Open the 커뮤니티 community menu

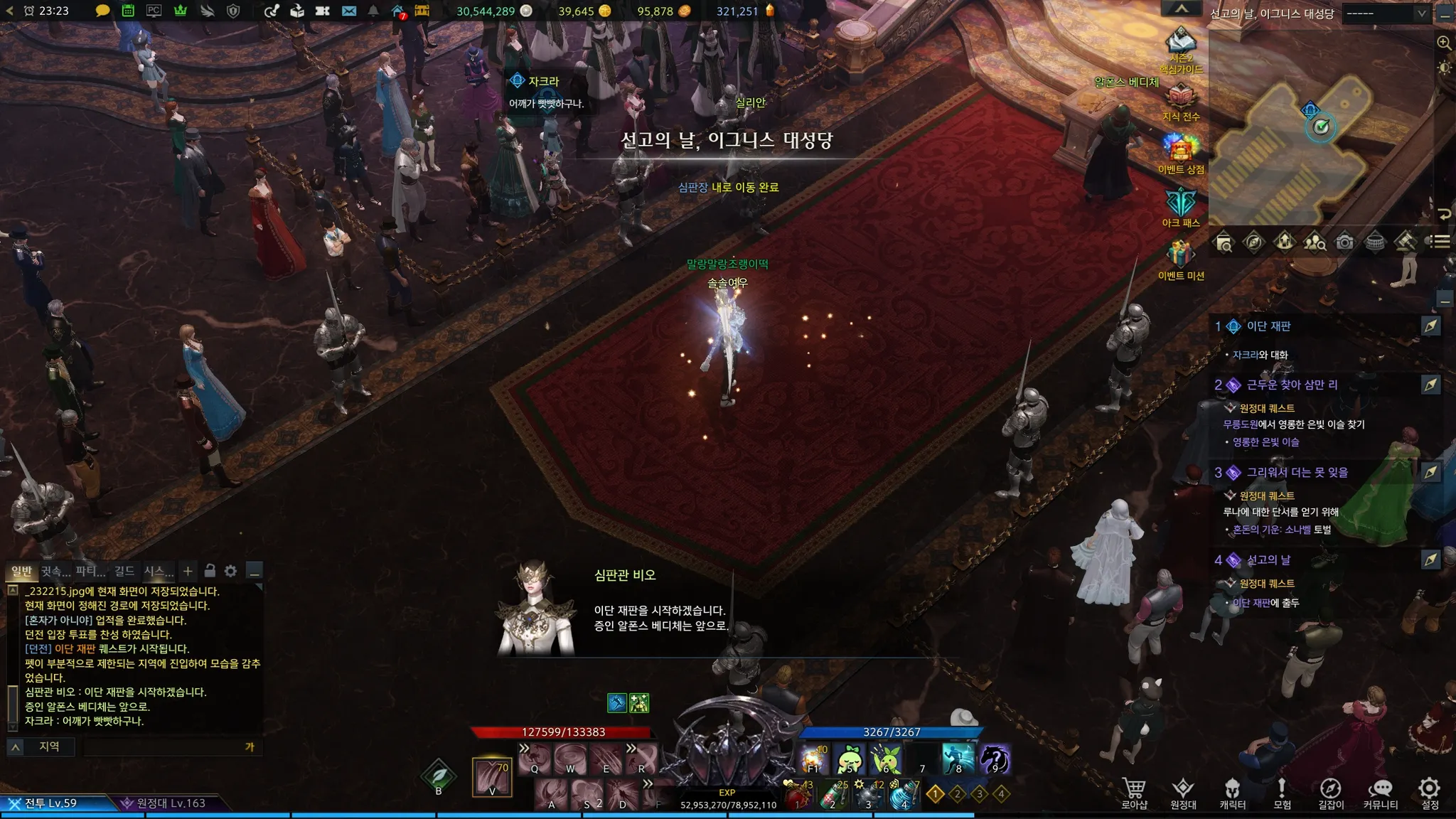coord(1380,793)
